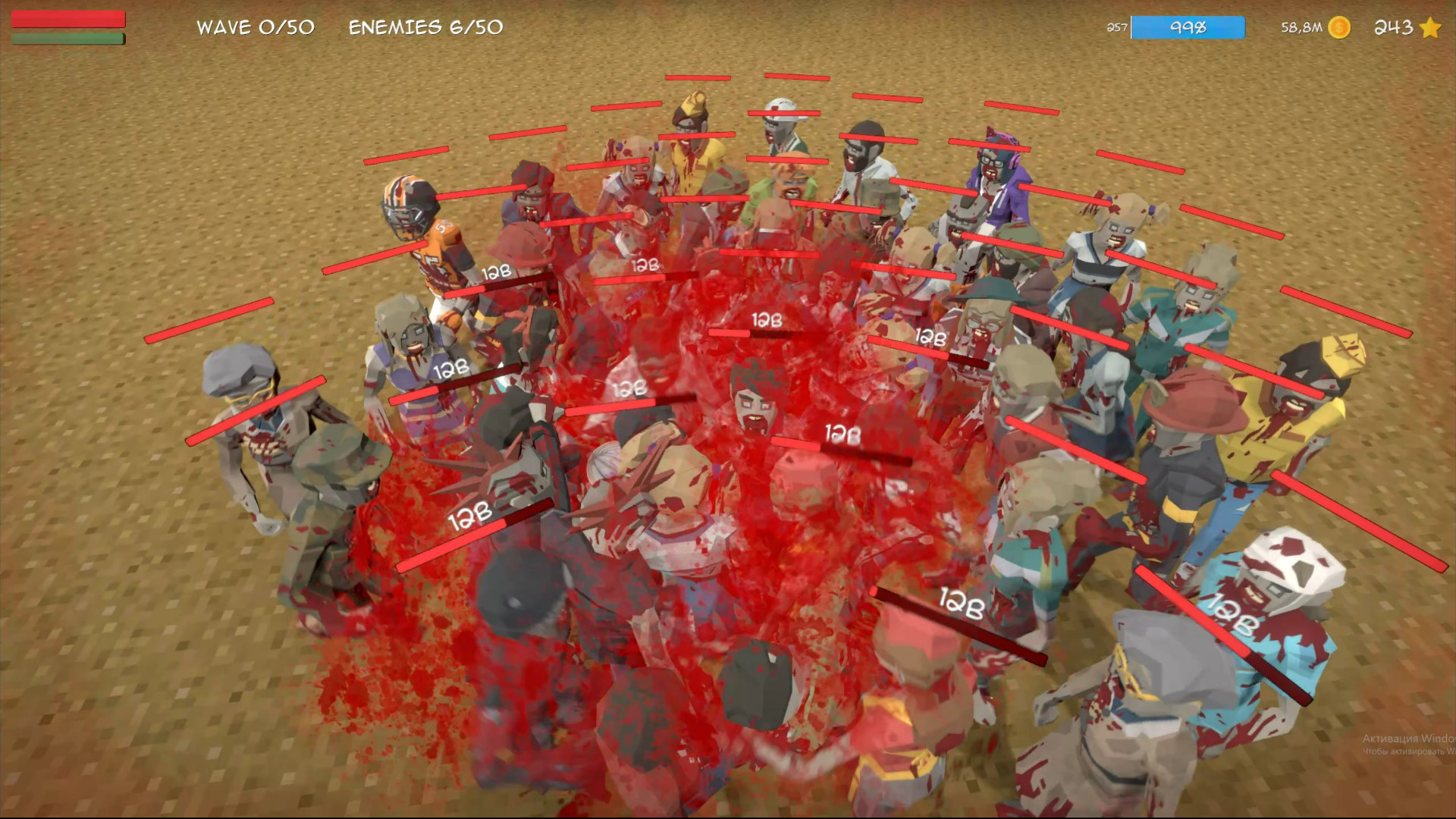
Task: Click the blue 99% experience progress bar
Action: [x=1188, y=27]
